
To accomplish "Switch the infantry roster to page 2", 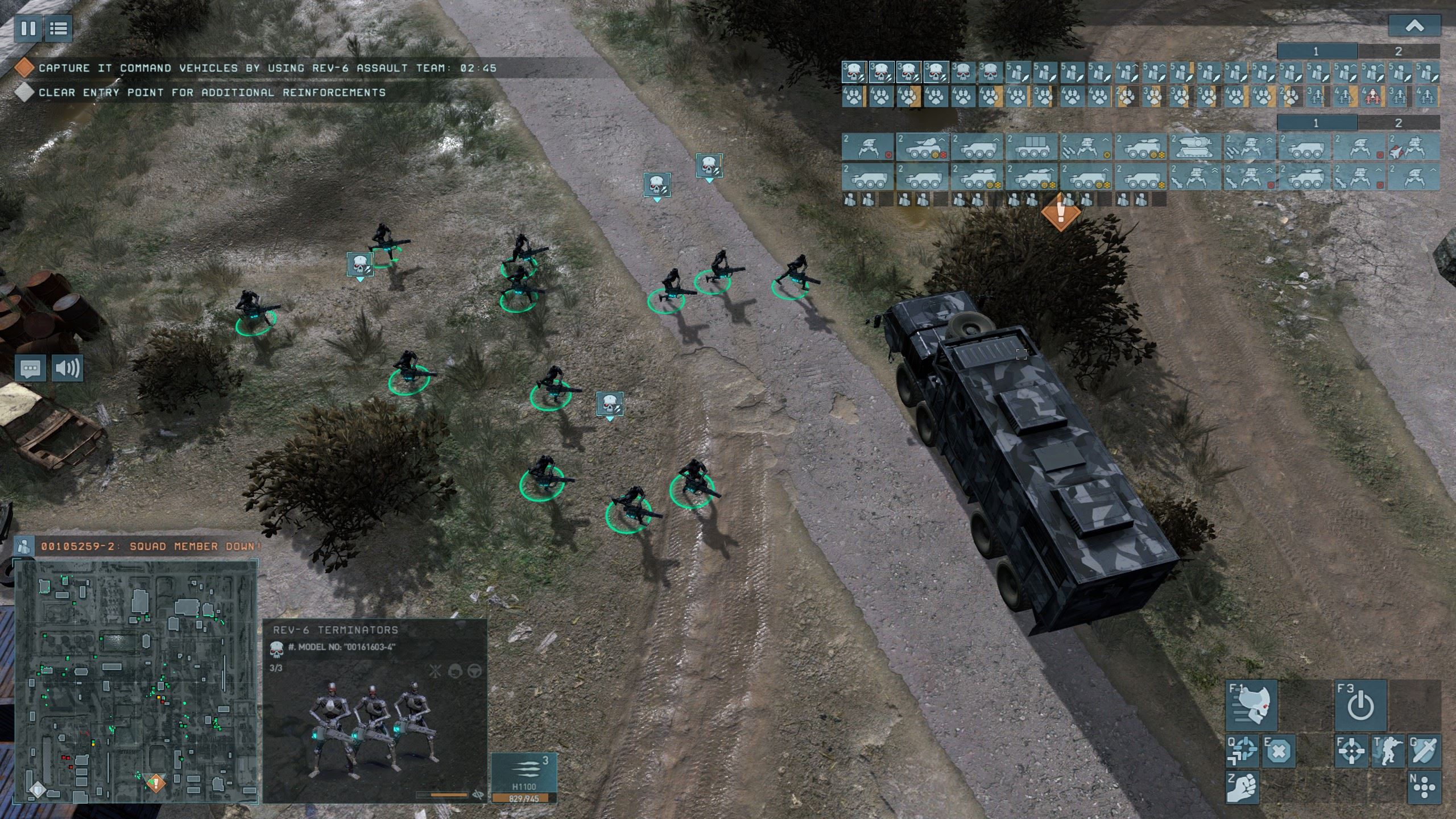I will click(x=1399, y=52).
